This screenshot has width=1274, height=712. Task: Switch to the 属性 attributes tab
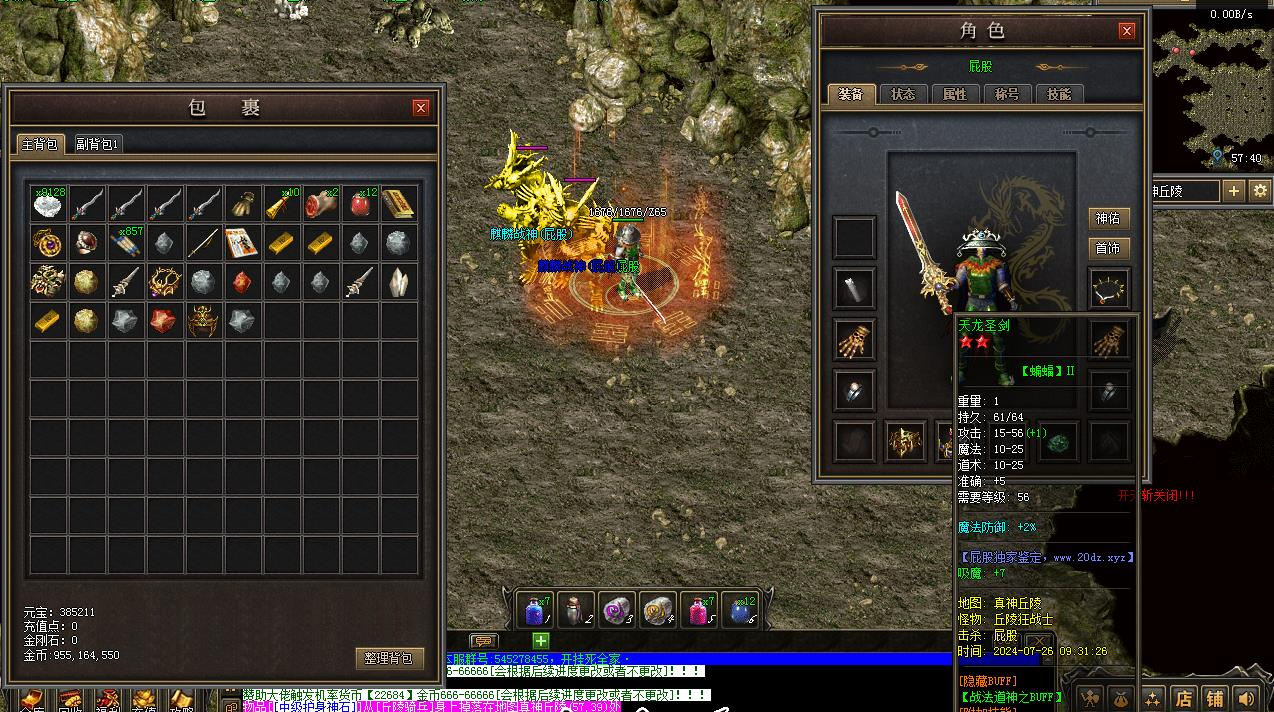tap(955, 94)
